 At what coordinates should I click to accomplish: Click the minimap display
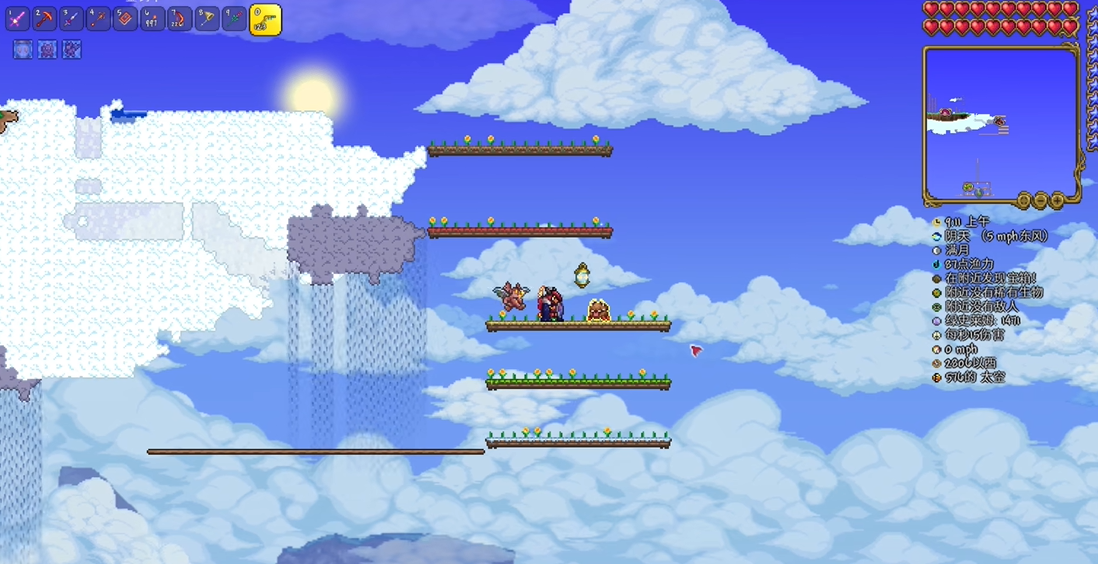pyautogui.click(x=1000, y=120)
